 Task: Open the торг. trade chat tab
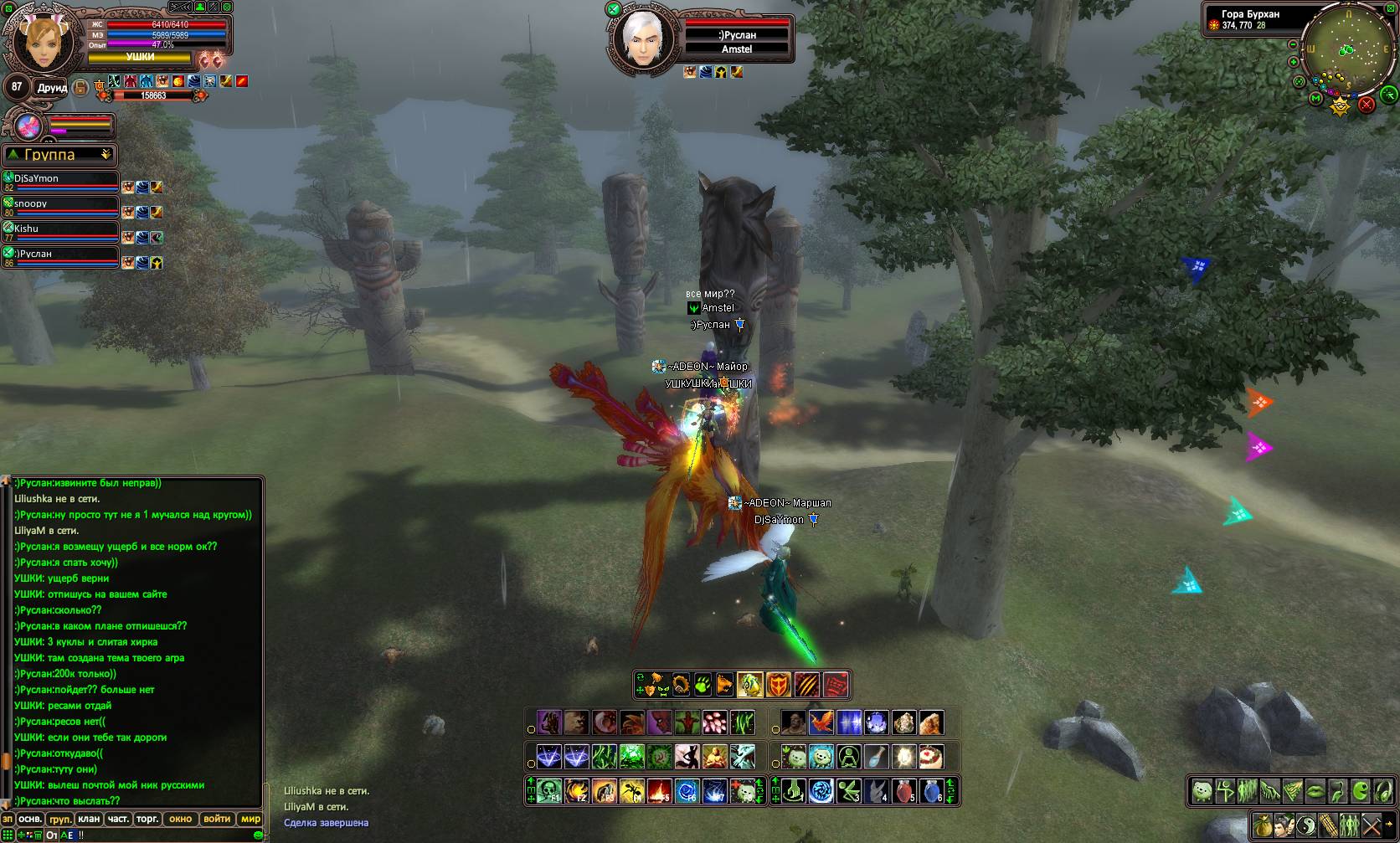(147, 819)
